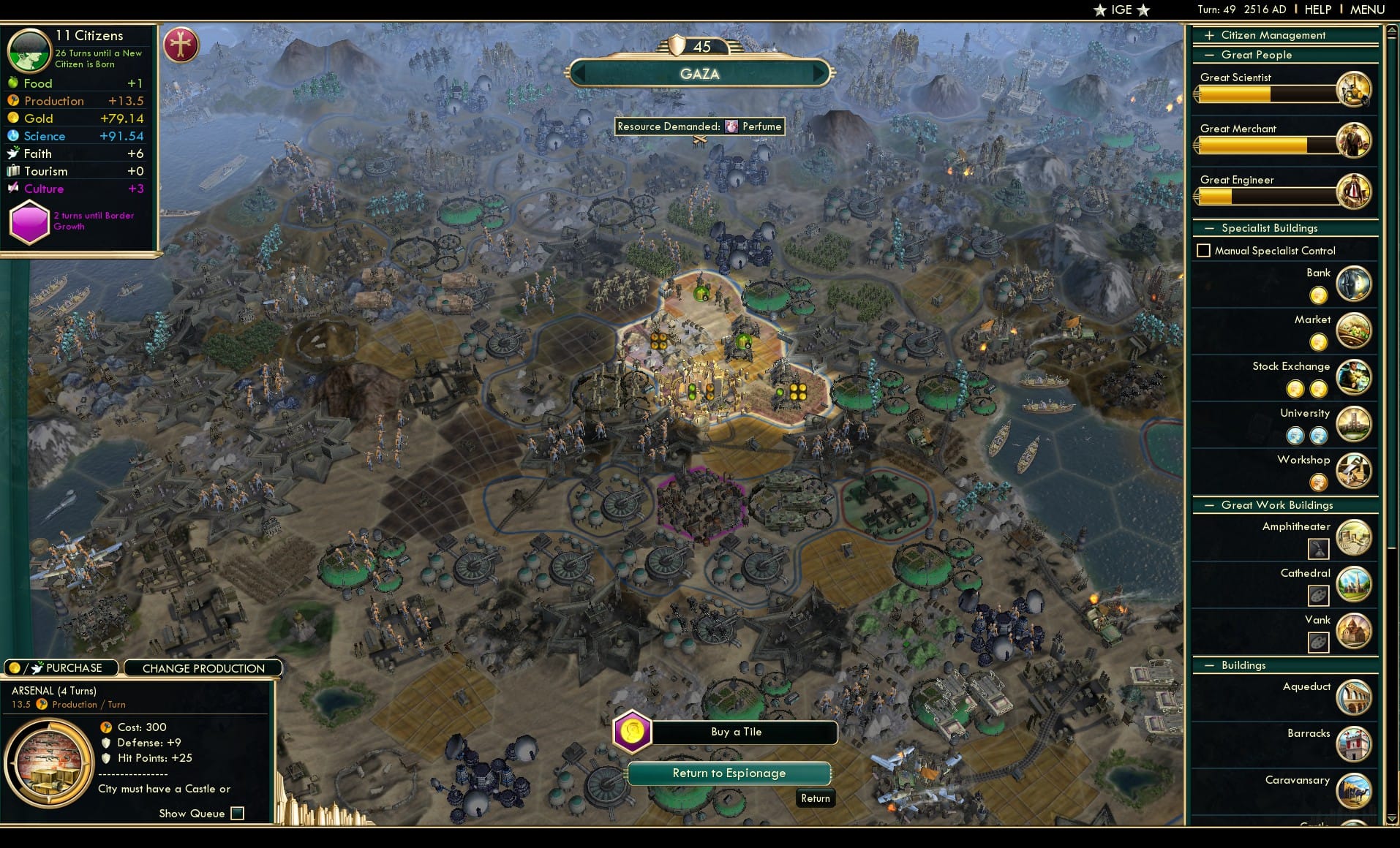The image size is (1400, 848).
Task: Enable Manual Specialist Control
Action: click(1203, 250)
